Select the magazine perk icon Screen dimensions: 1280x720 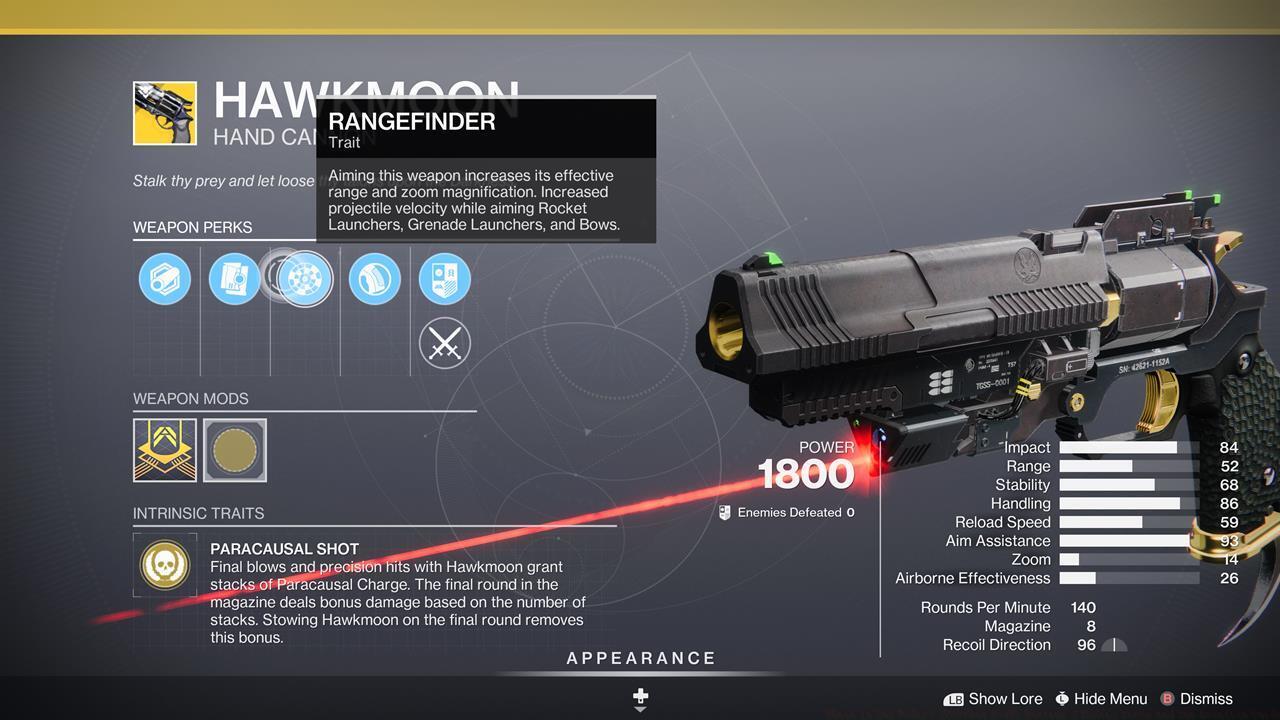(x=235, y=278)
